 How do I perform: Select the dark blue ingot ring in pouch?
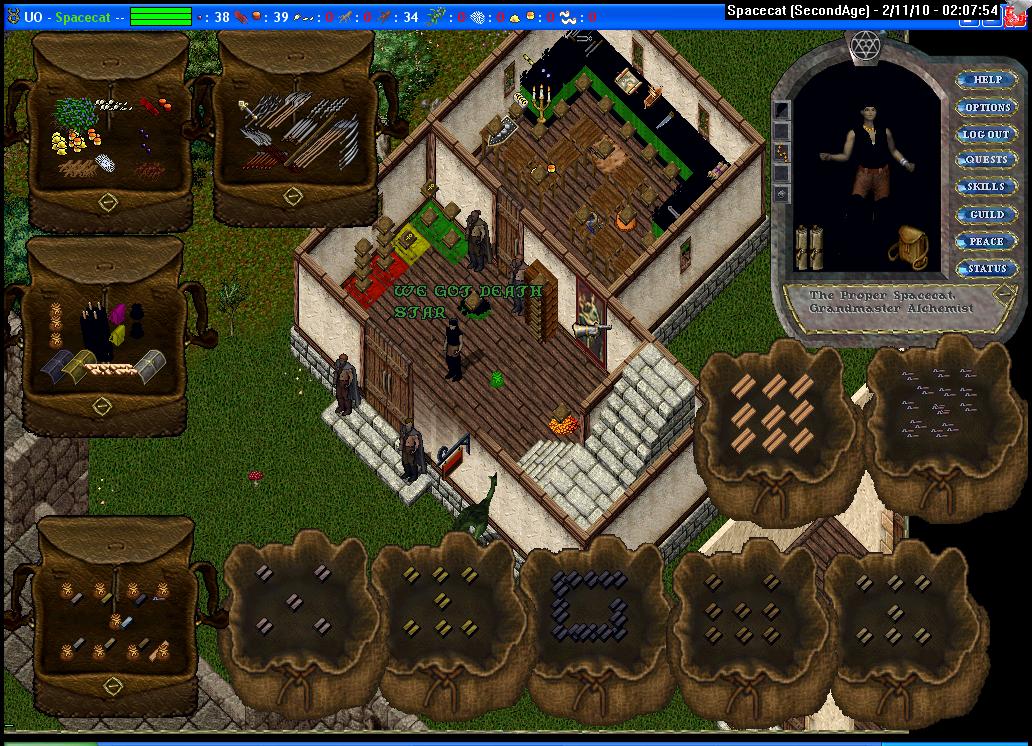pyautogui.click(x=588, y=605)
